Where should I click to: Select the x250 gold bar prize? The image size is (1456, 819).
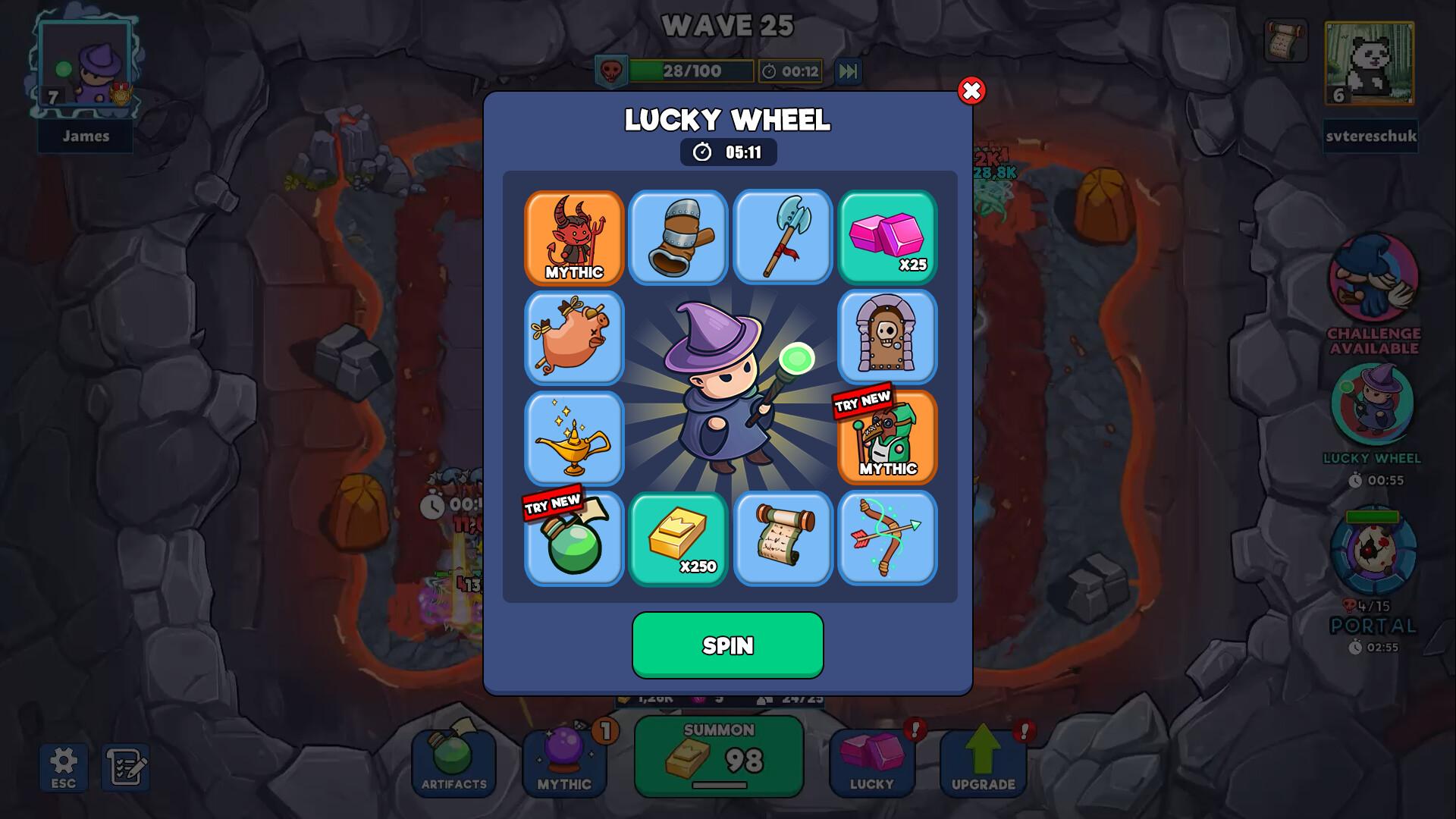(x=678, y=539)
